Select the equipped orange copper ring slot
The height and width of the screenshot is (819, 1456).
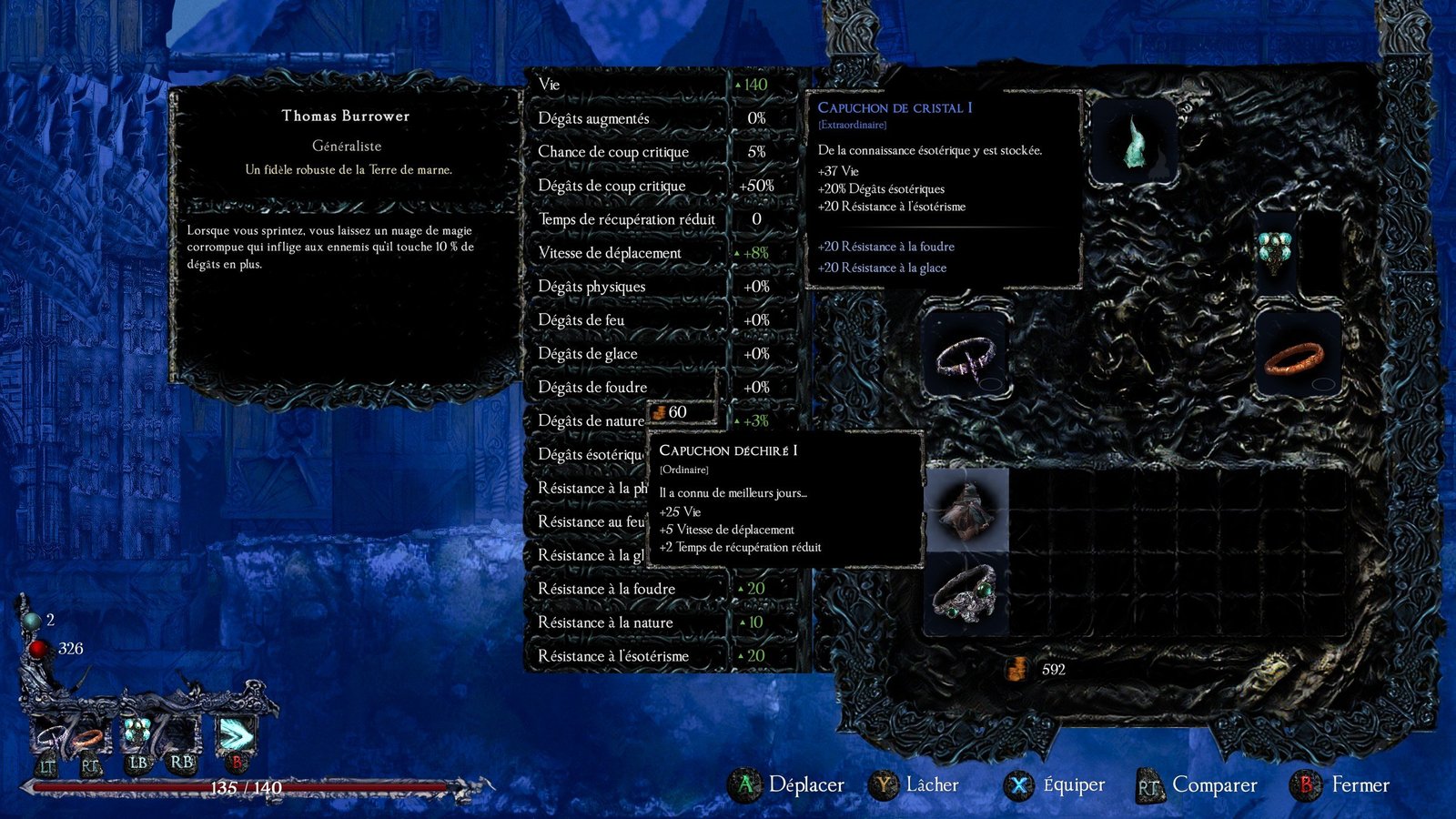[x=1295, y=358]
